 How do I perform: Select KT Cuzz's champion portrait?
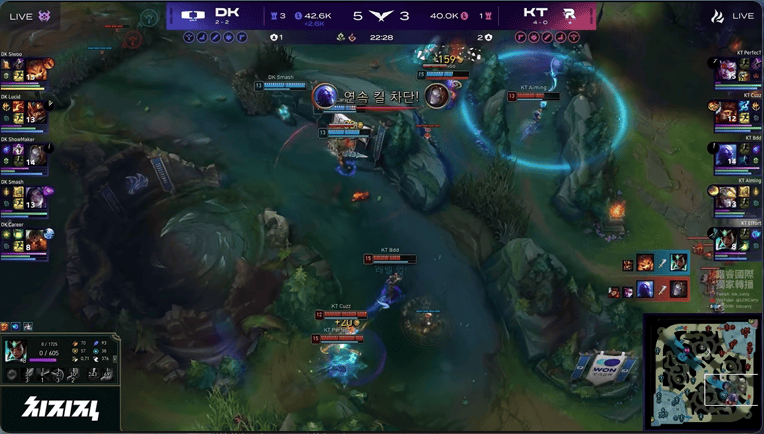[728, 112]
